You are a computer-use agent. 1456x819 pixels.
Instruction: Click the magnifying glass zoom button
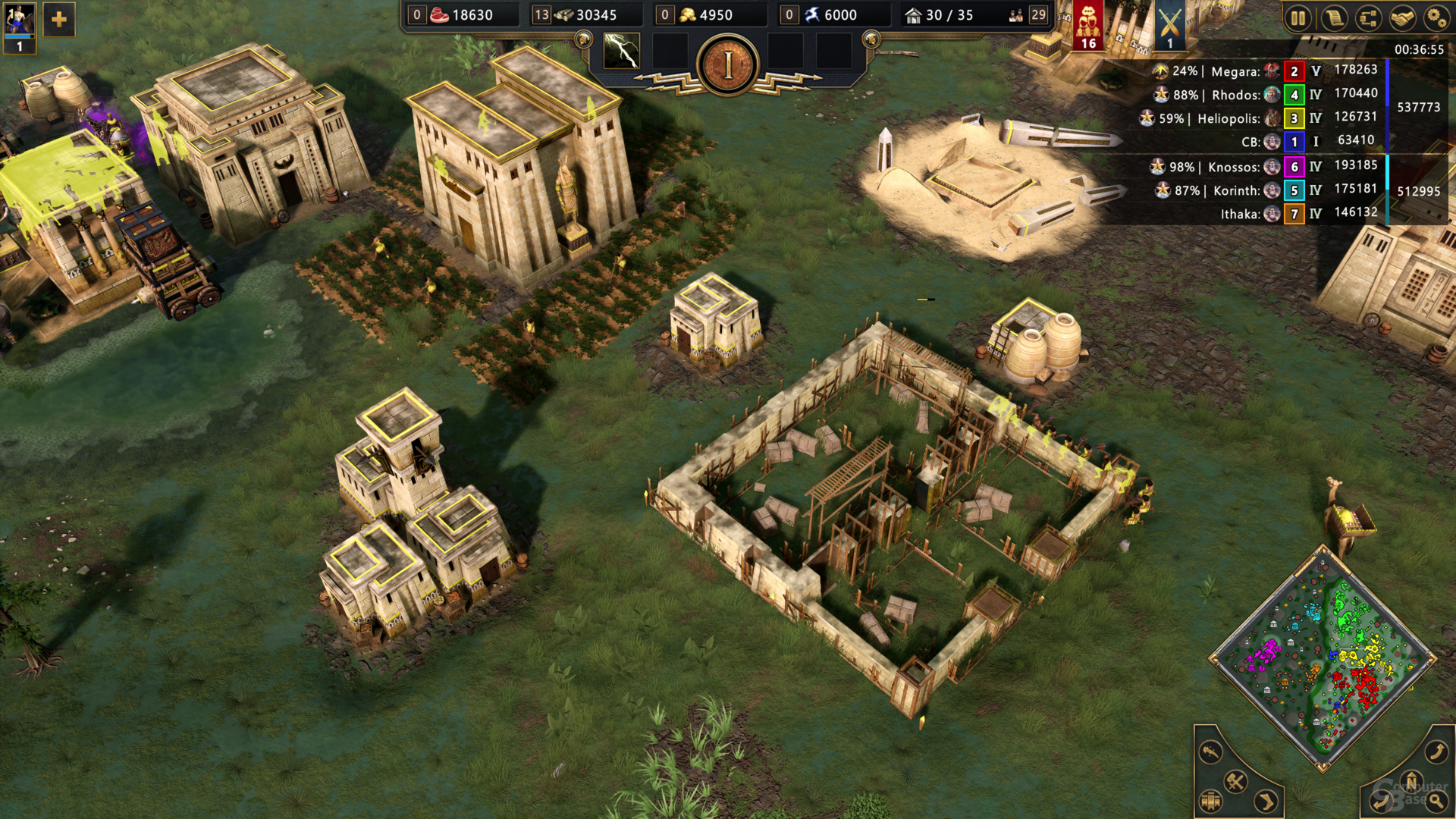tap(1436, 801)
